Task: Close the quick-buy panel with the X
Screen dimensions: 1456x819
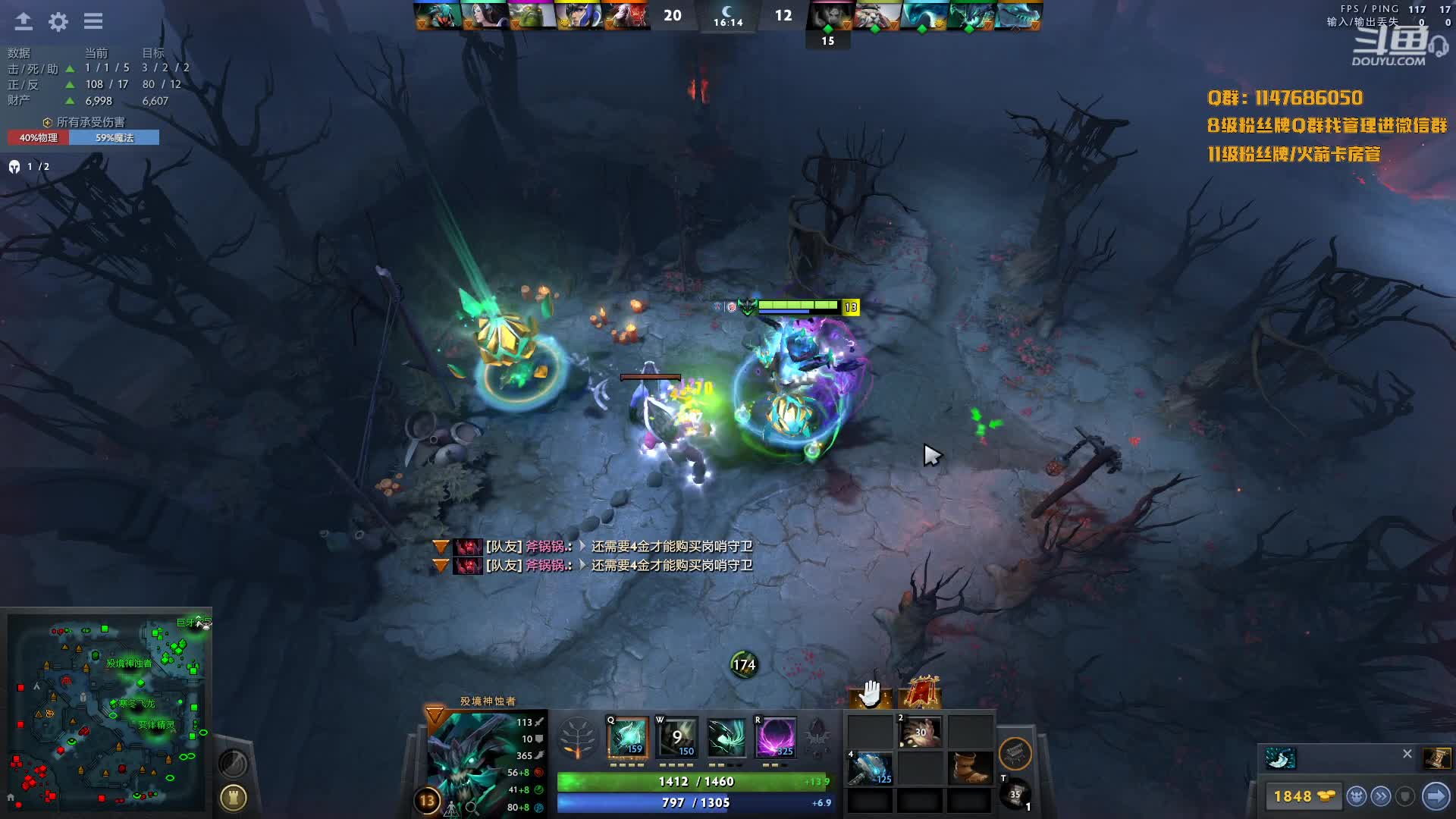Action: 1407,754
